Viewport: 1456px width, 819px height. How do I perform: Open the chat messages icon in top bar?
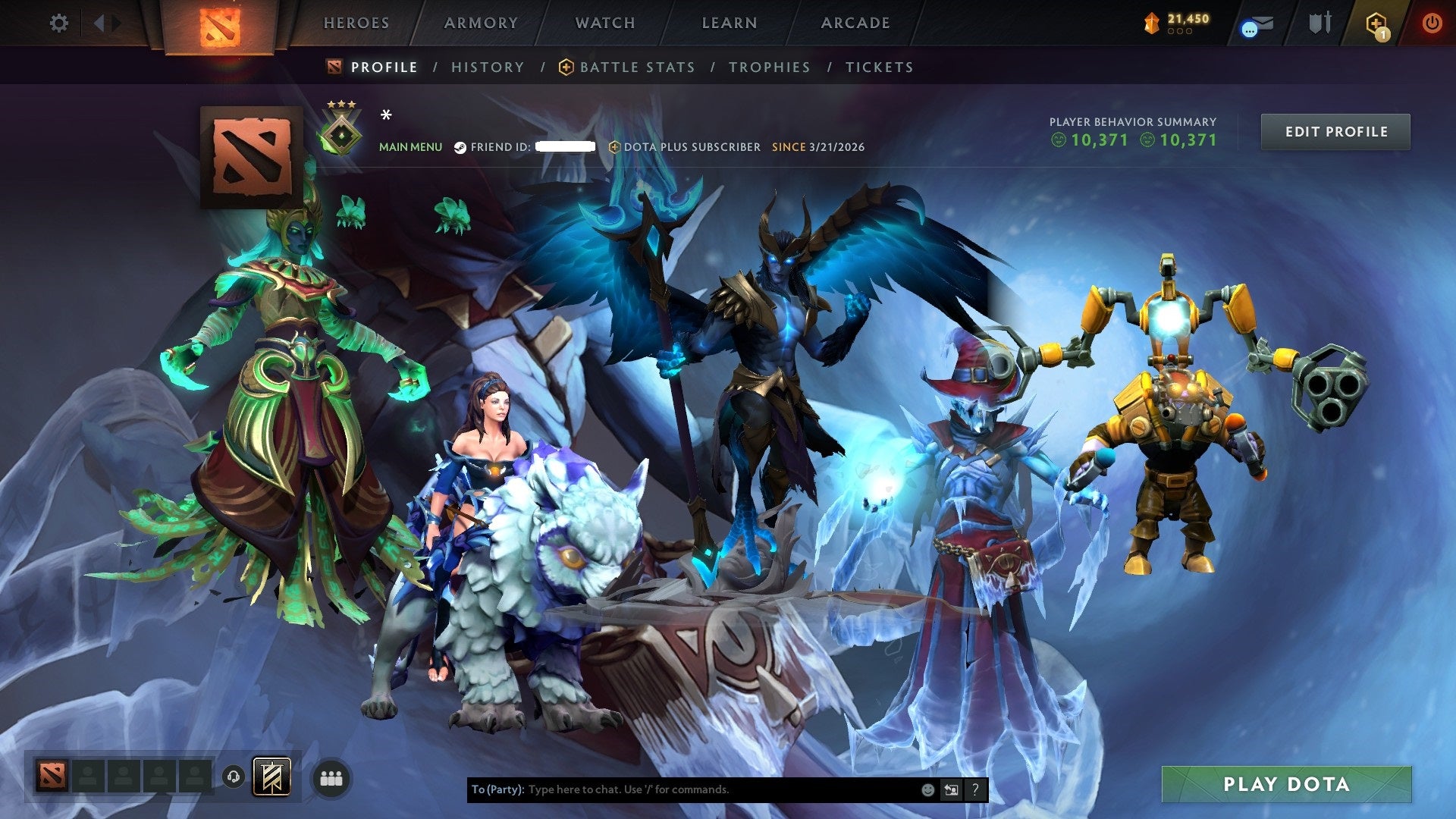click(x=1255, y=23)
